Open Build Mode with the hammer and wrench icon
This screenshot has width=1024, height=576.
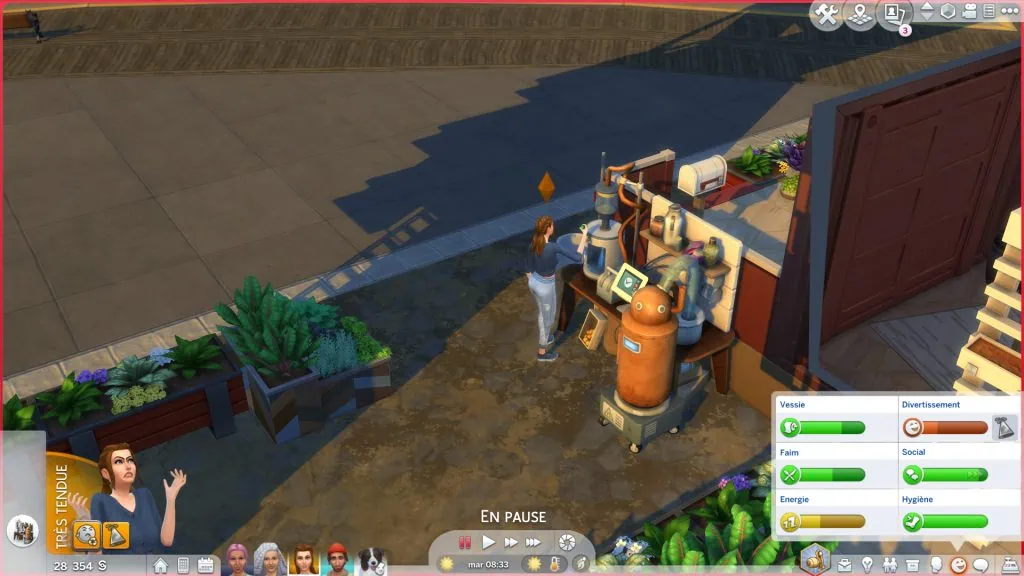tap(827, 14)
